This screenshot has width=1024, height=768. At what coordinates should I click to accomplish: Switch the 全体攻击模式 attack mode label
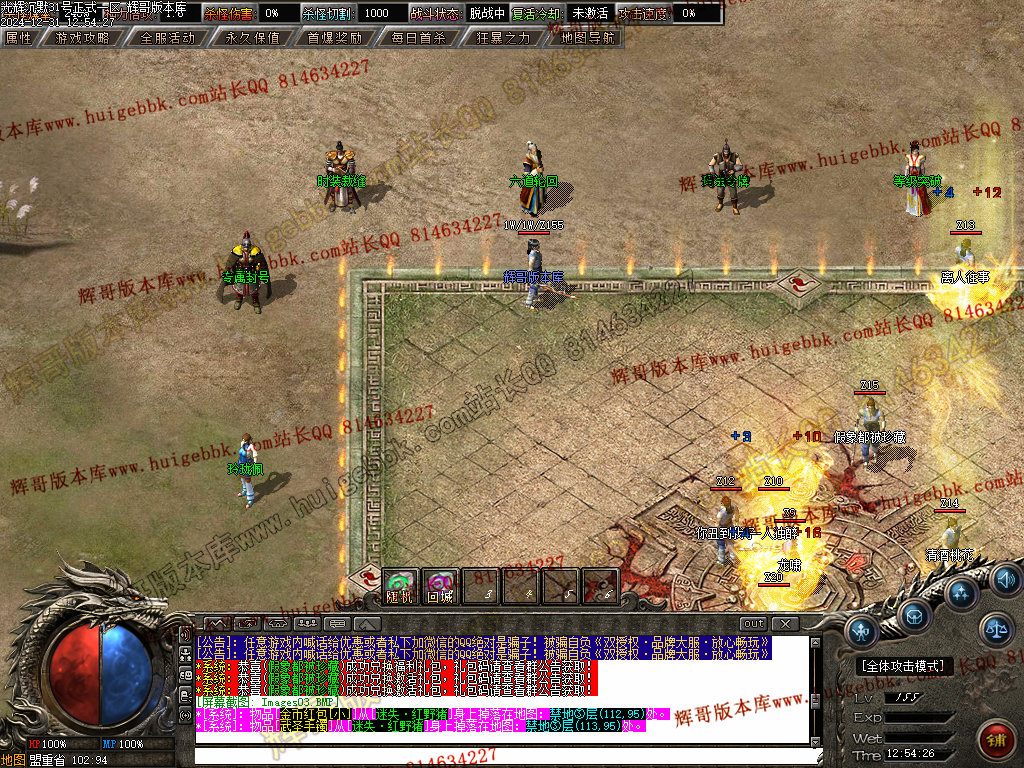(906, 666)
